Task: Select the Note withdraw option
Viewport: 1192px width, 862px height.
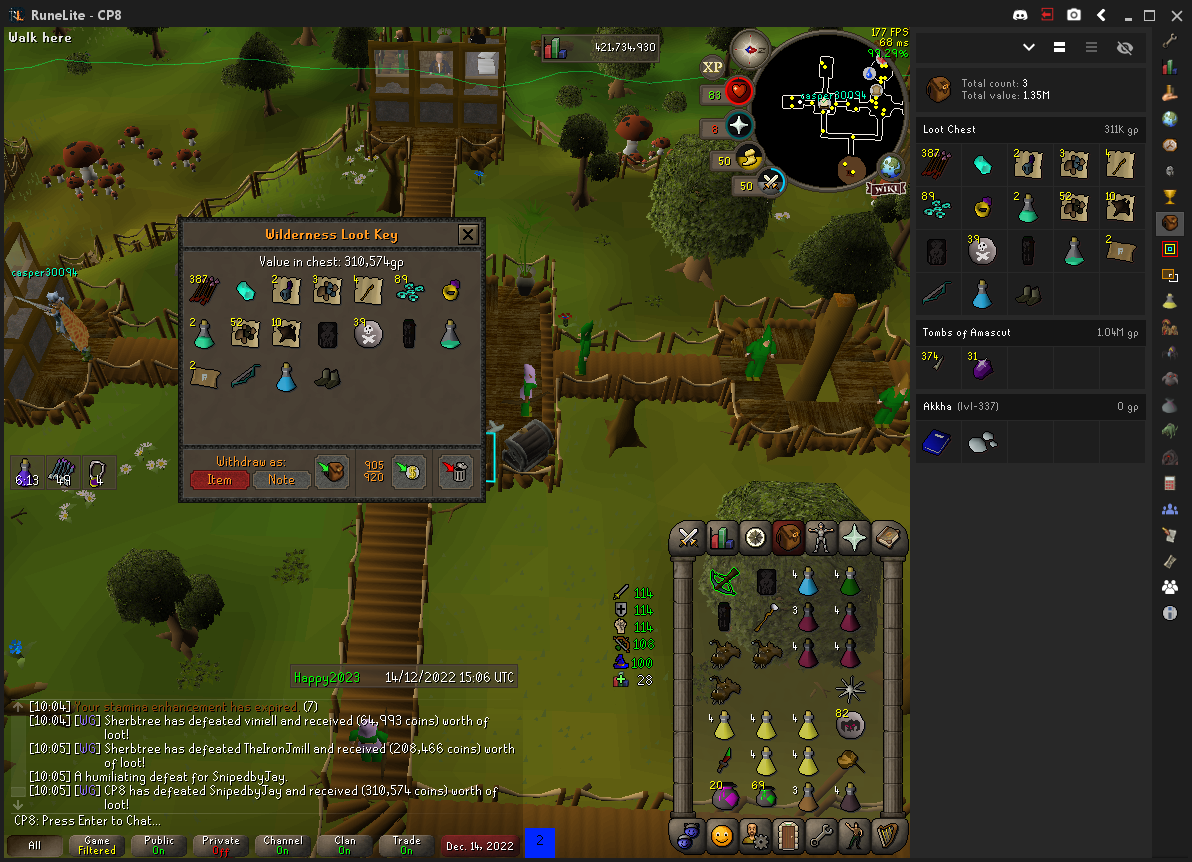Action: (281, 480)
